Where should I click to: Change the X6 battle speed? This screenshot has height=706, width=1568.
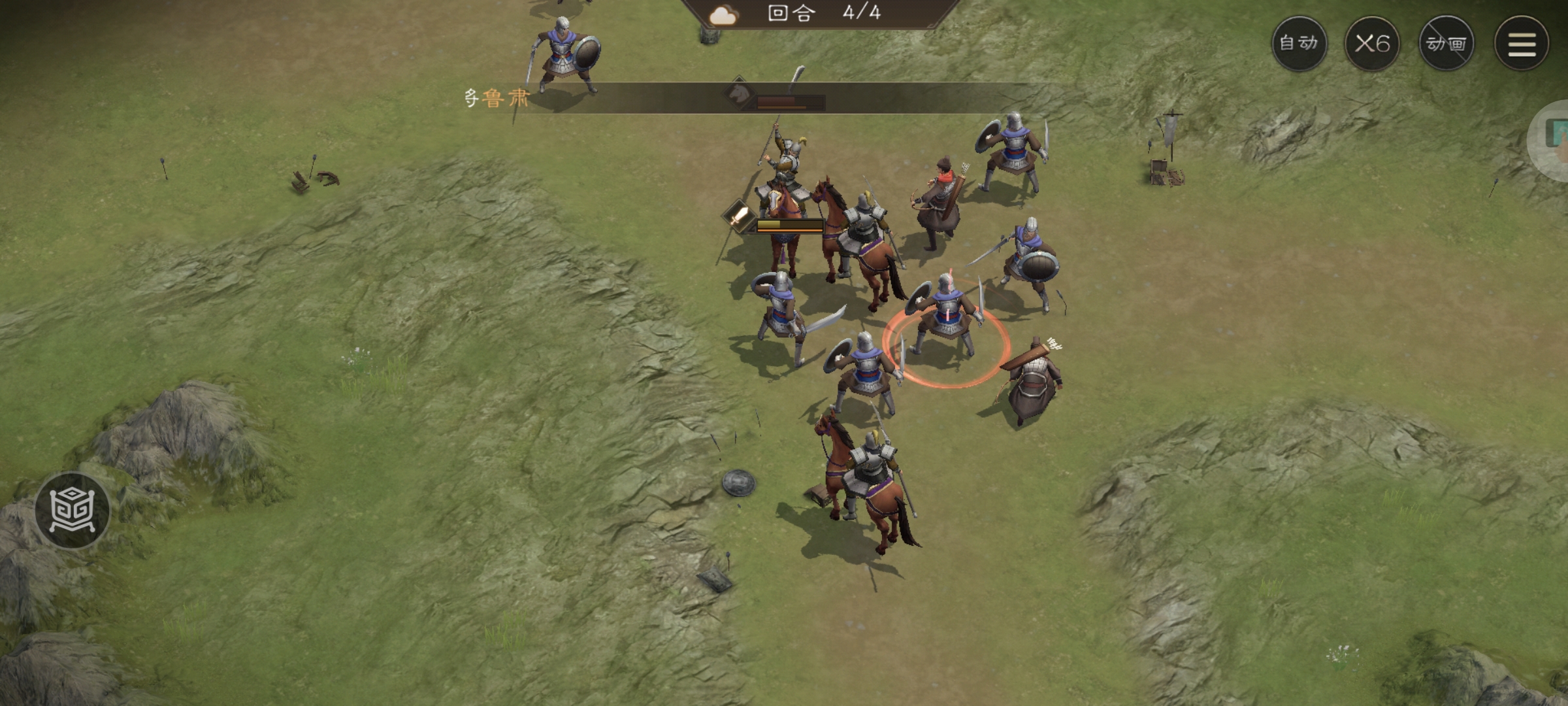pos(1372,44)
